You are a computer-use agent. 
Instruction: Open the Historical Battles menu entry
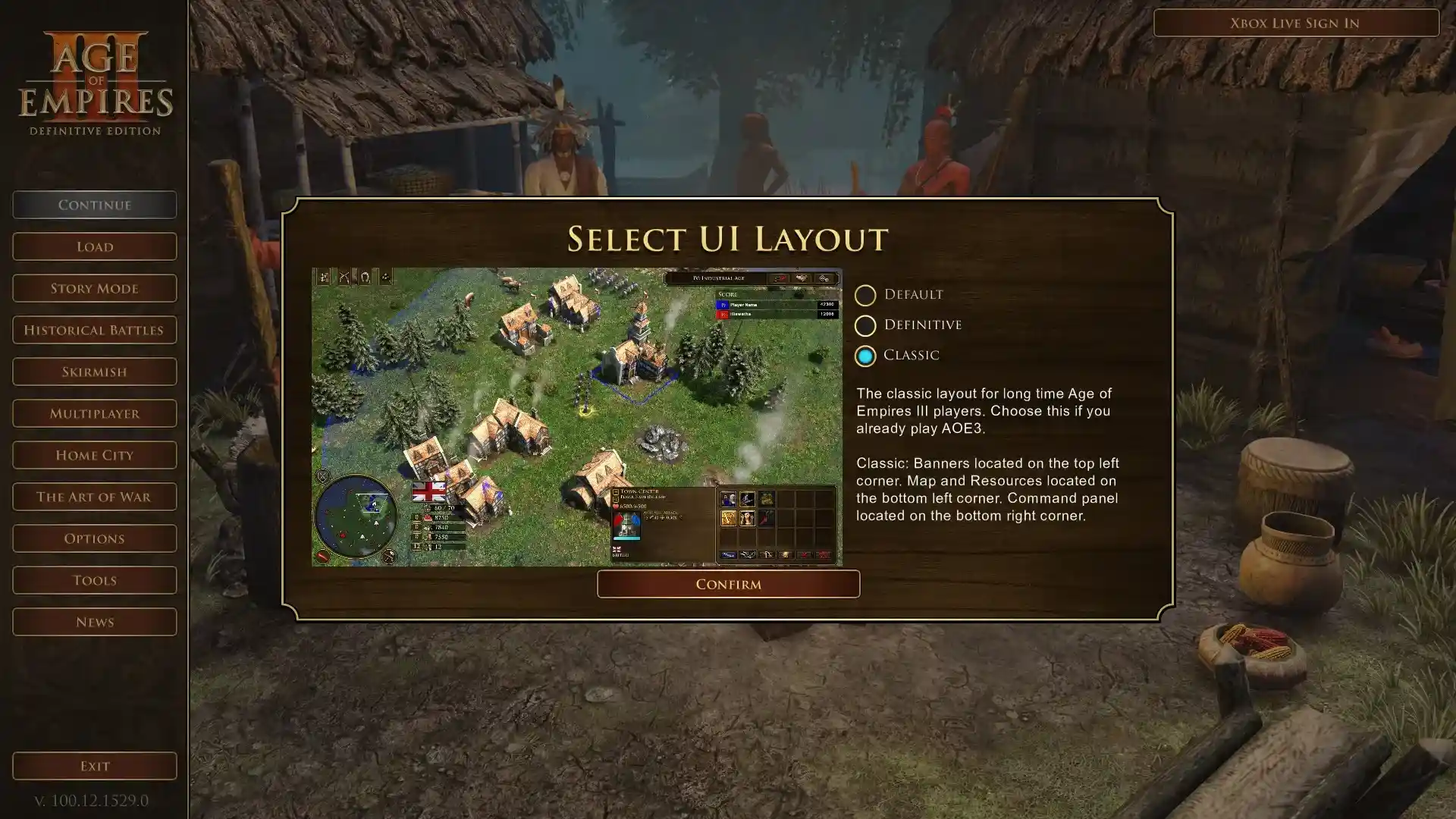94,329
